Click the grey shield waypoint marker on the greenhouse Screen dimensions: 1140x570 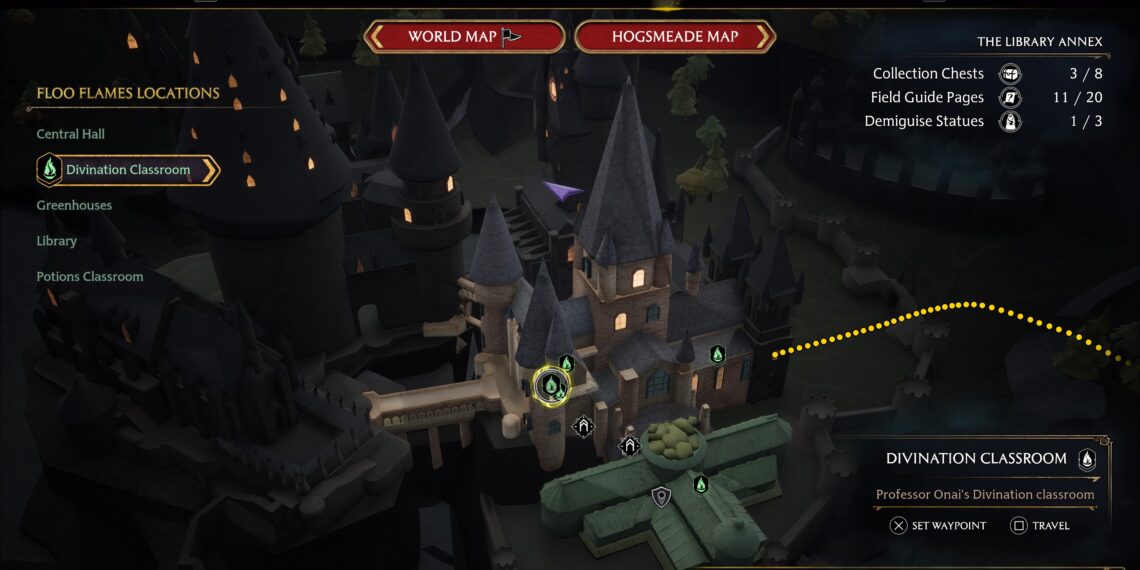tap(660, 496)
